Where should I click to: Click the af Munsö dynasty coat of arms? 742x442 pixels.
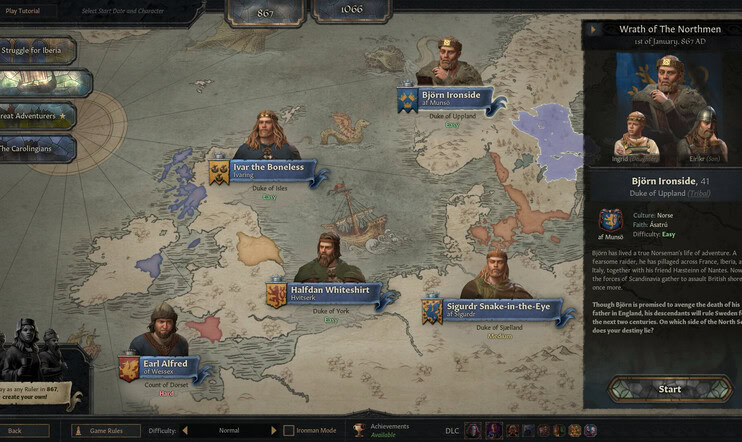click(611, 221)
